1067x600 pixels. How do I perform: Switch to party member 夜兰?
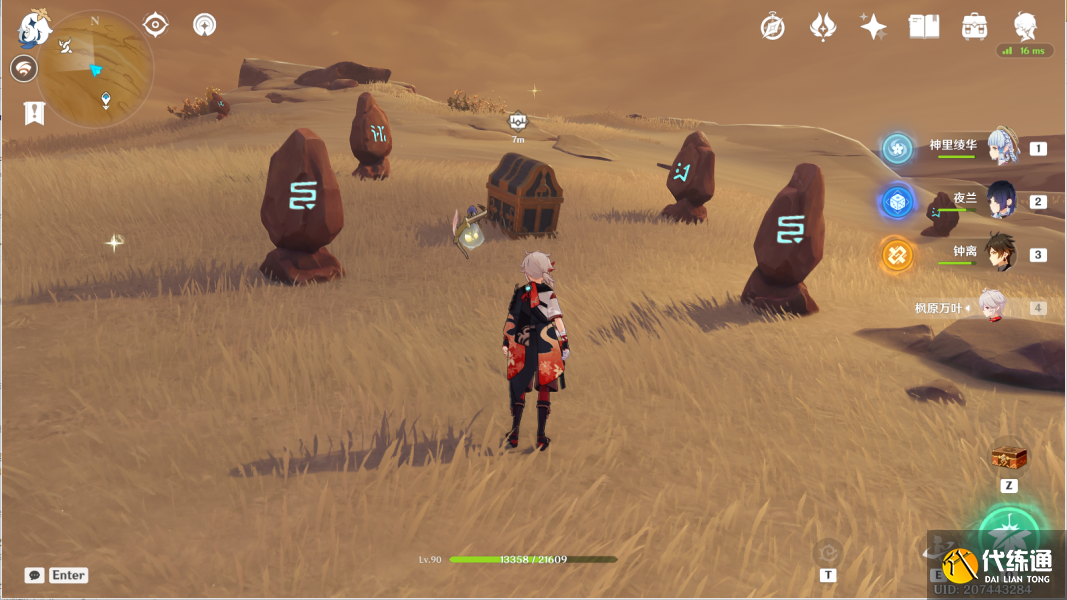(1001, 200)
